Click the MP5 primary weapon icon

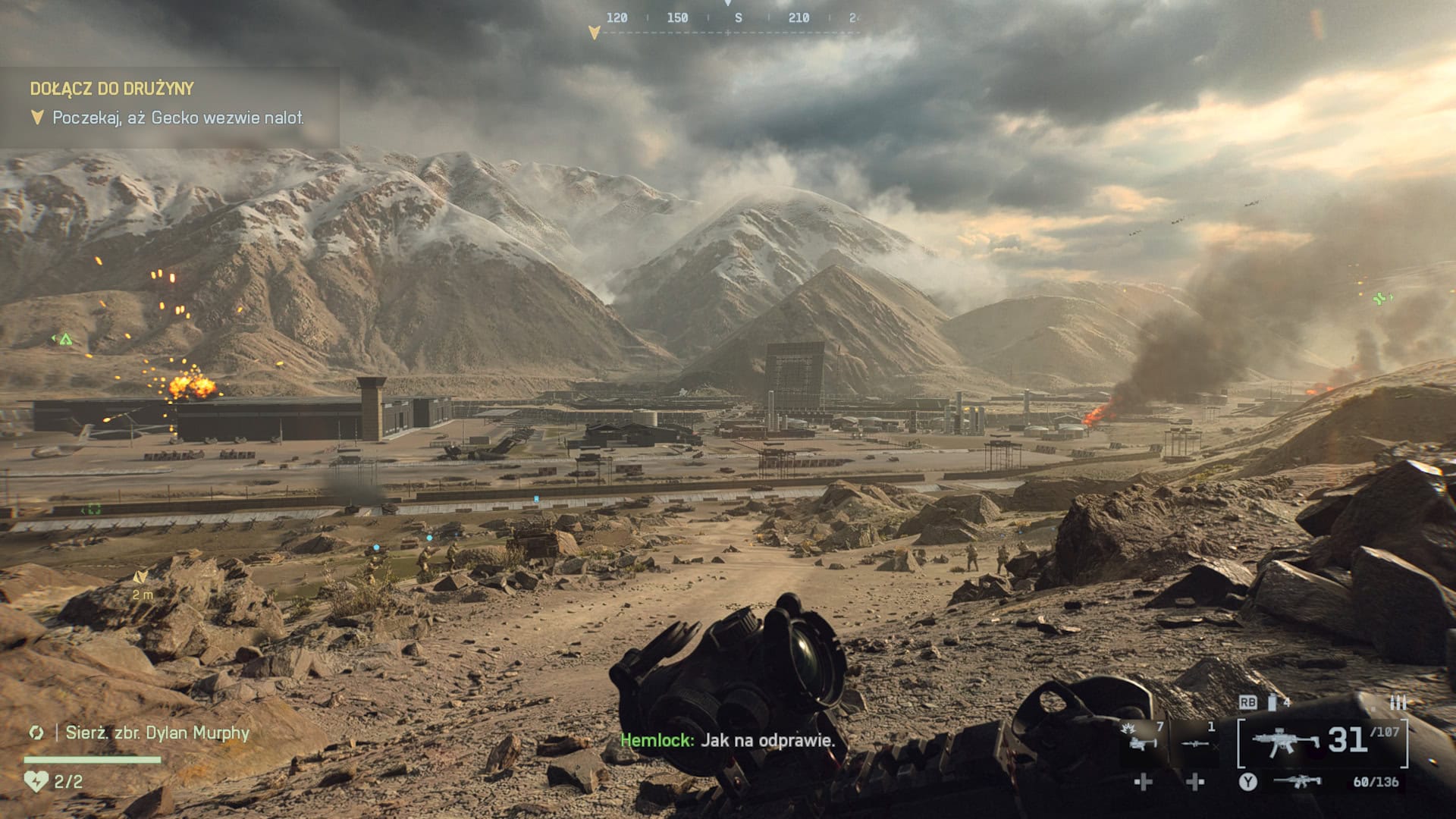pos(1284,742)
